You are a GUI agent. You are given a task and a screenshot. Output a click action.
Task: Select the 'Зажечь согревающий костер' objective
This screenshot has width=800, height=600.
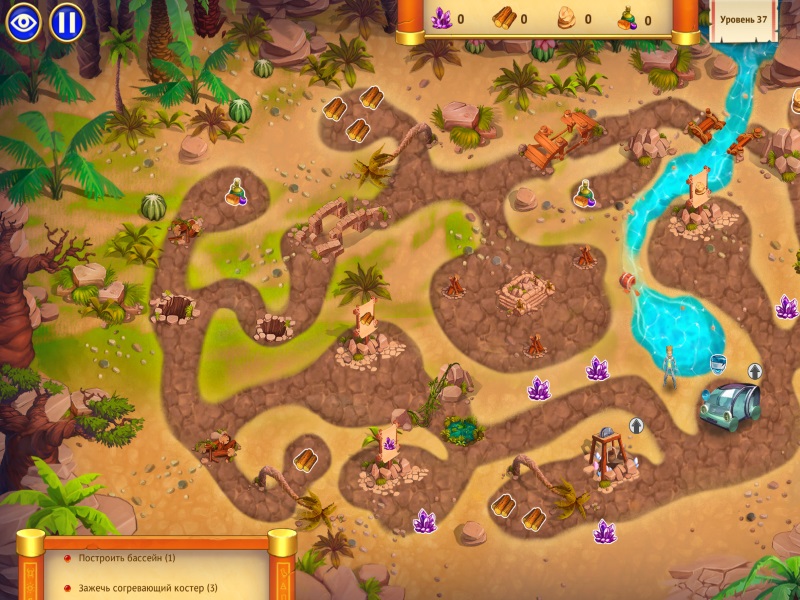point(148,587)
